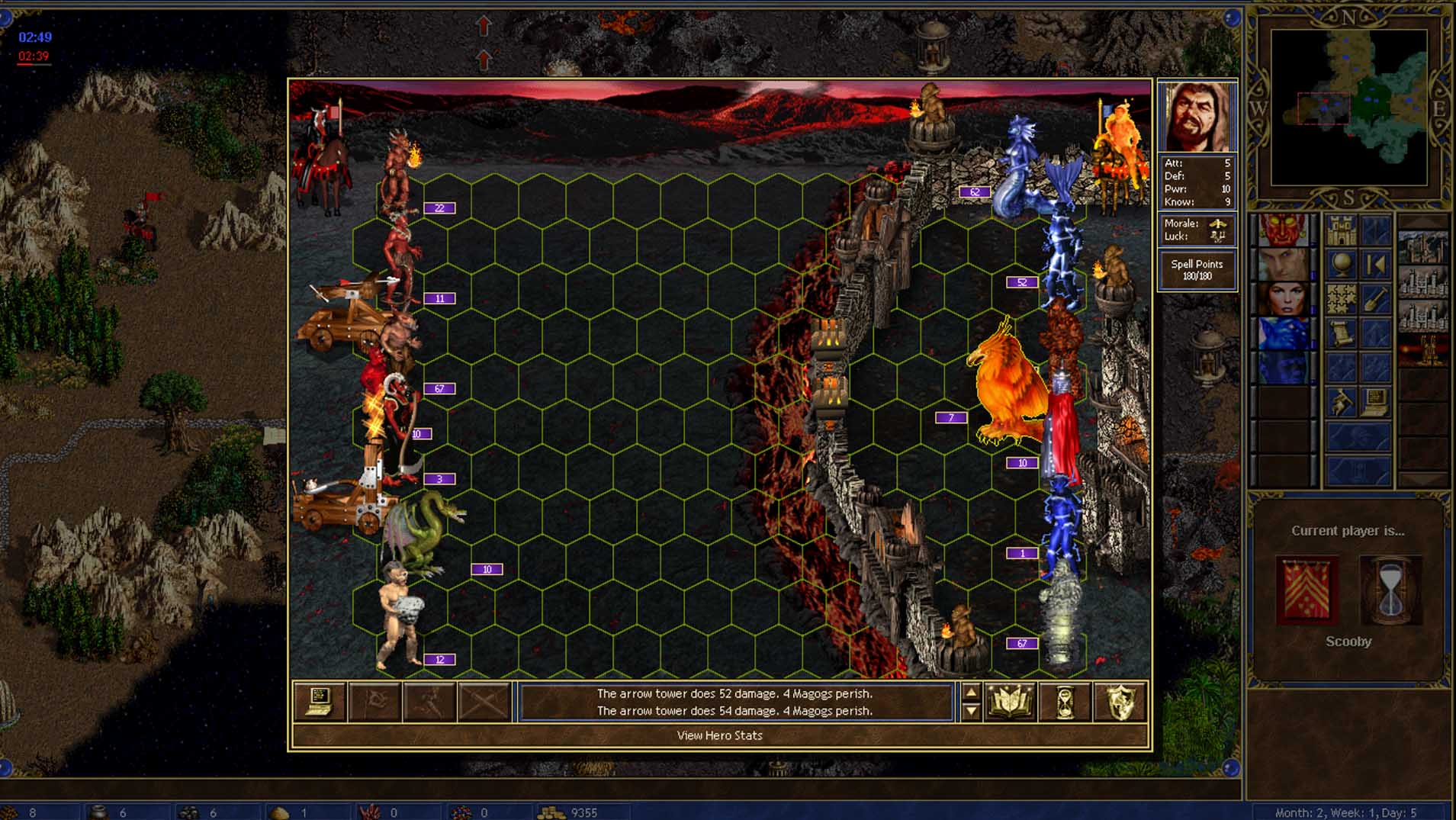Open the scroll scenario info icon

[1342, 333]
